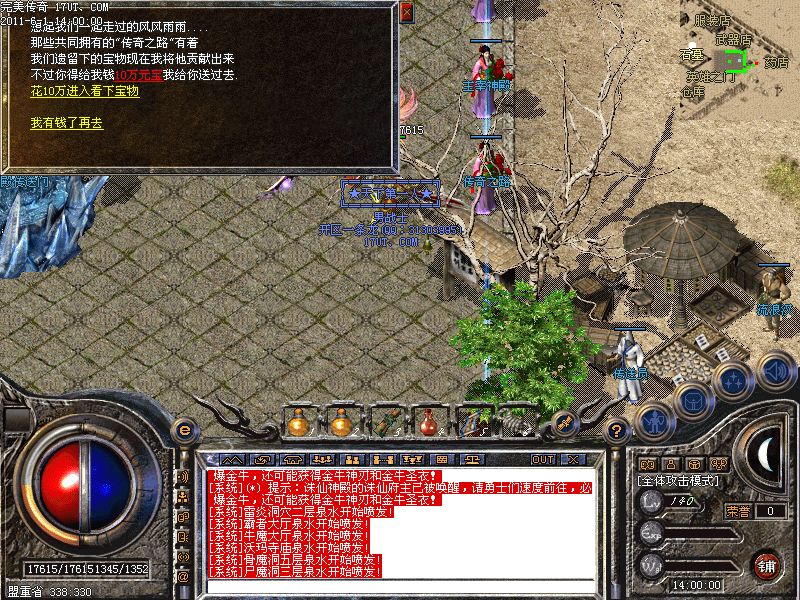Image resolution: width=800 pixels, height=600 pixels.
Task: Click the OUT button above the chat
Action: tap(543, 459)
